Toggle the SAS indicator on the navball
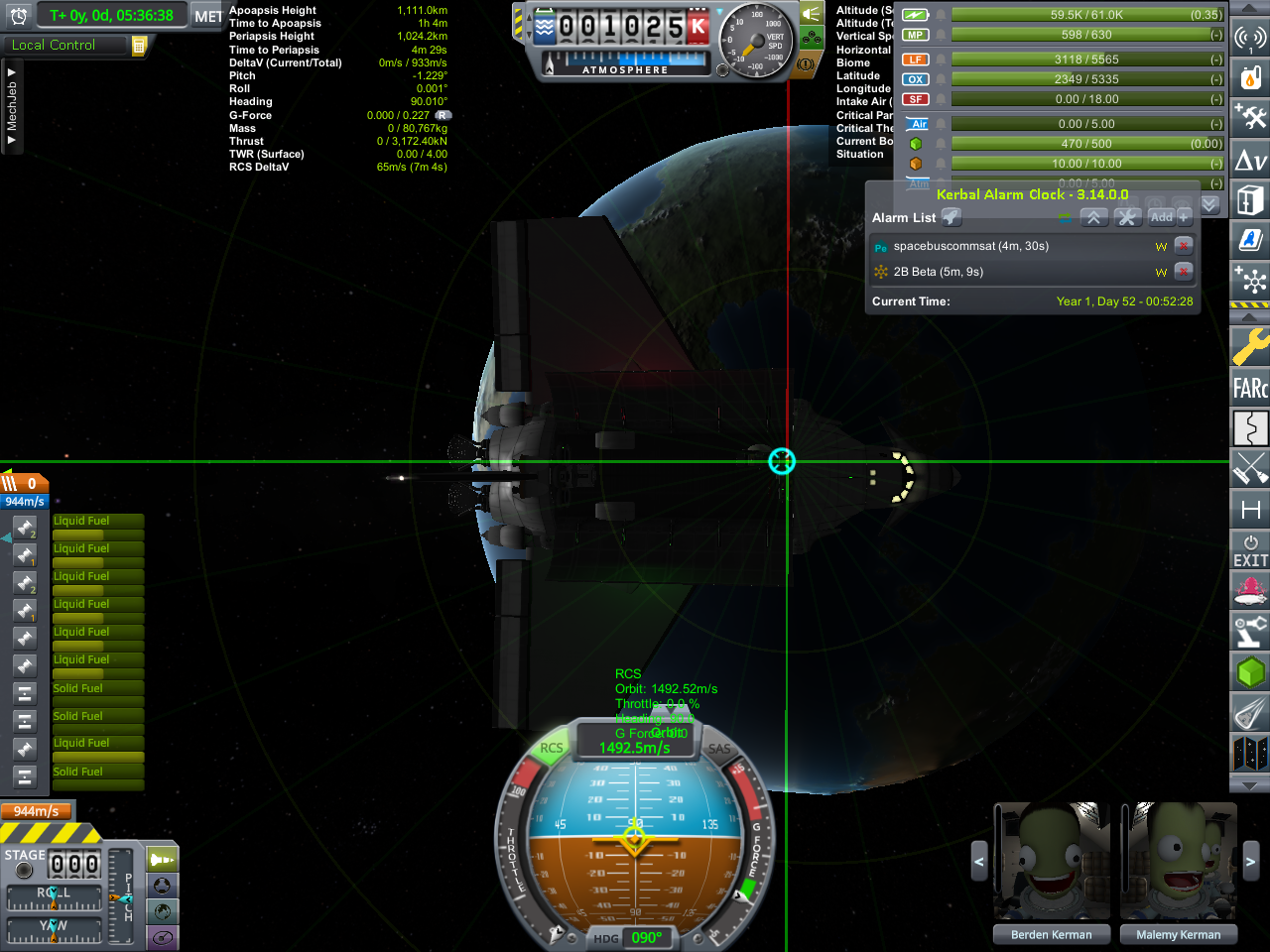 tap(719, 750)
